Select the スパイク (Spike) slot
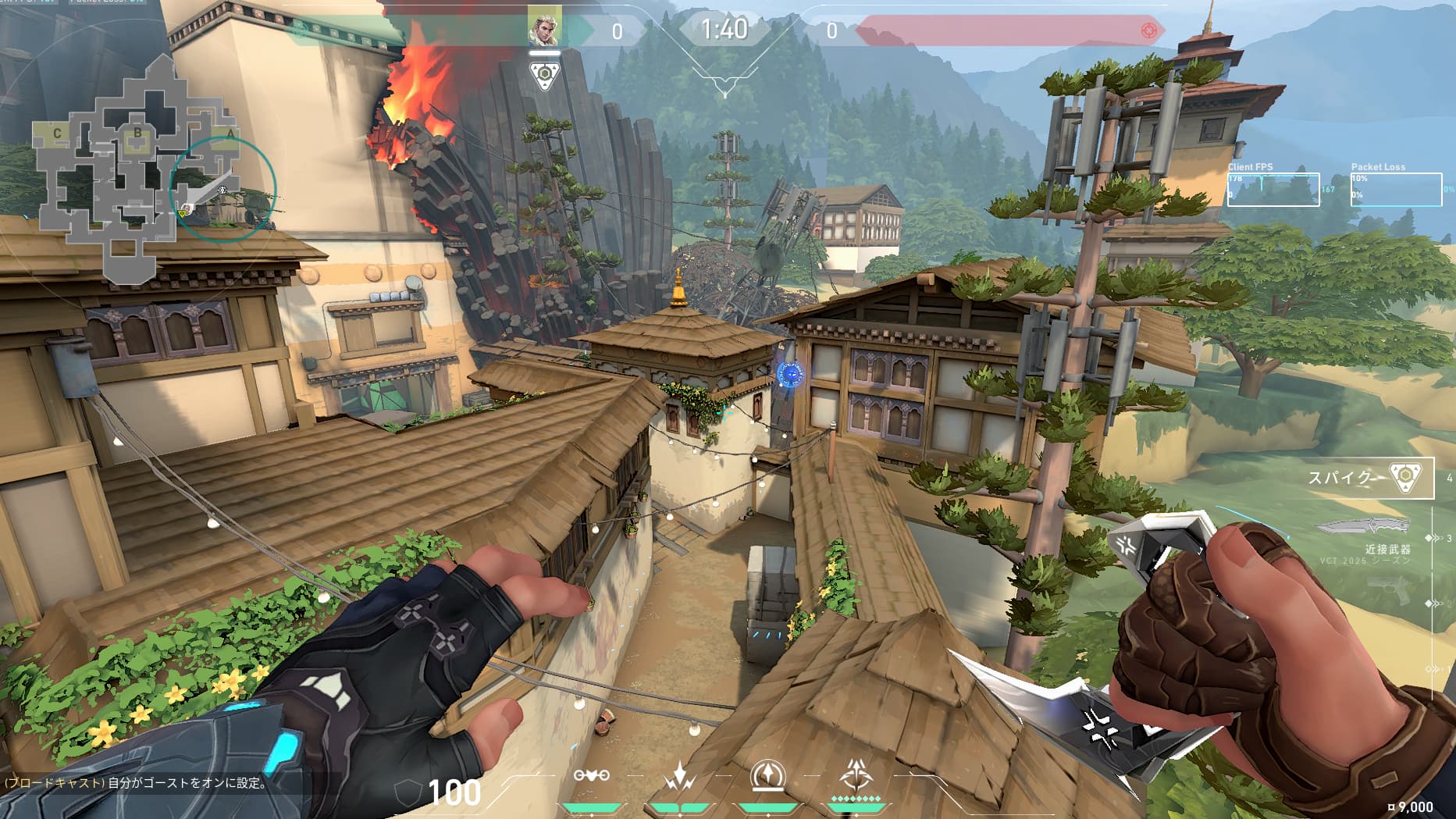This screenshot has width=1456, height=819. point(1370,477)
